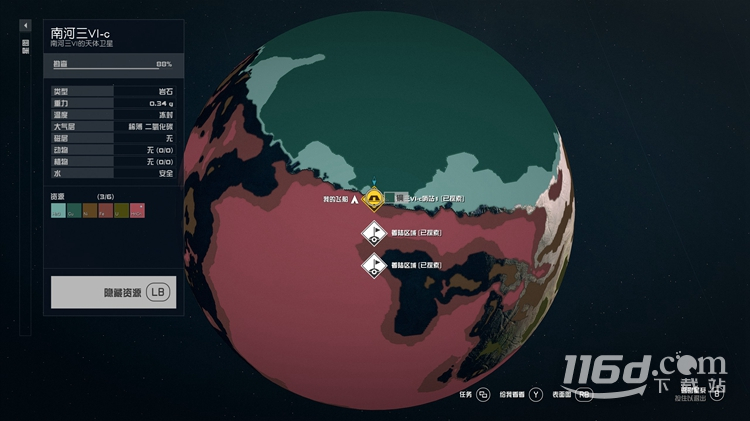Image resolution: width=750 pixels, height=421 pixels.
Task: Collapse the planet info panel arrow
Action: (x=25, y=25)
